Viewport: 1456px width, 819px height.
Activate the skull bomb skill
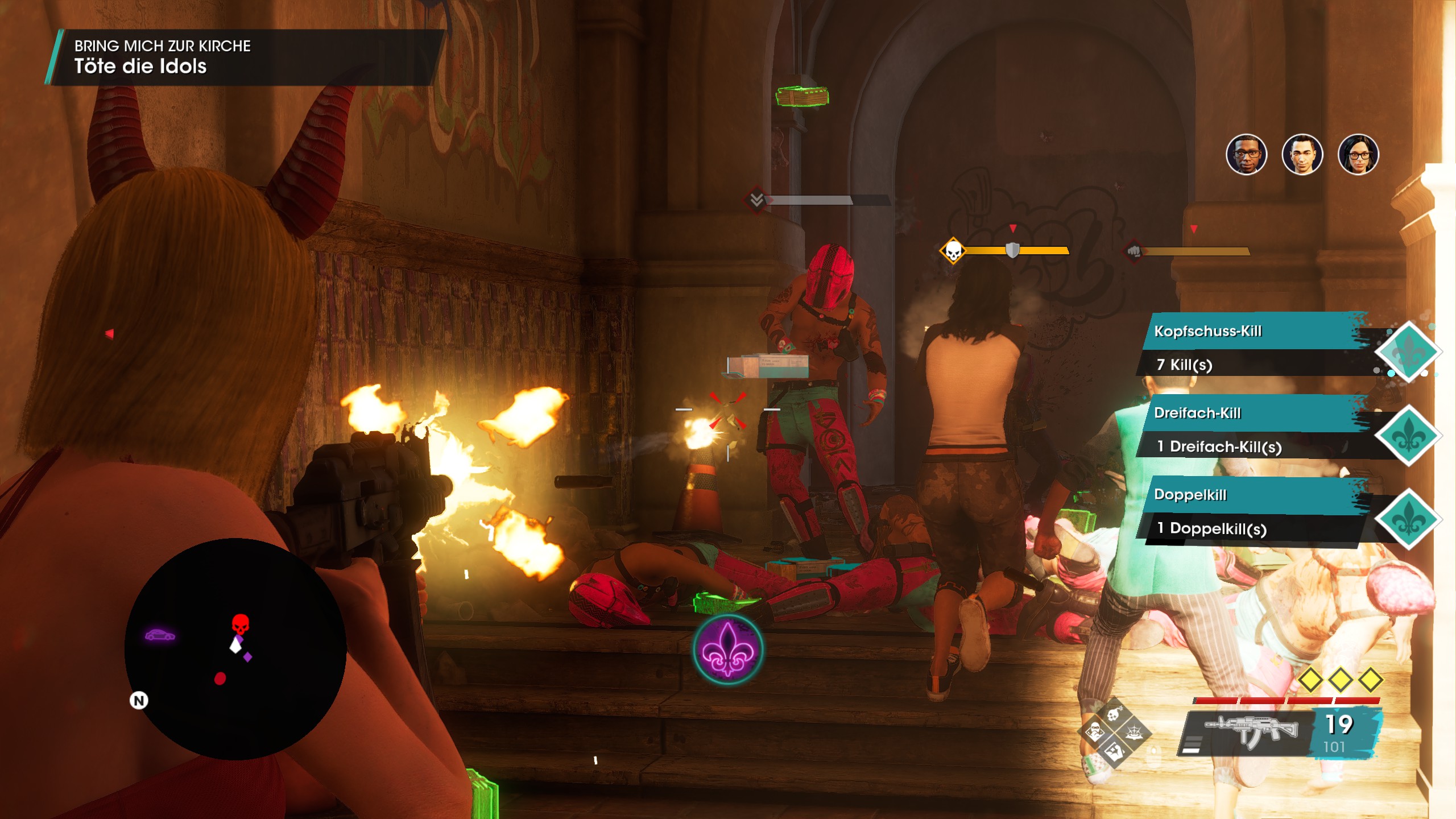(1114, 713)
